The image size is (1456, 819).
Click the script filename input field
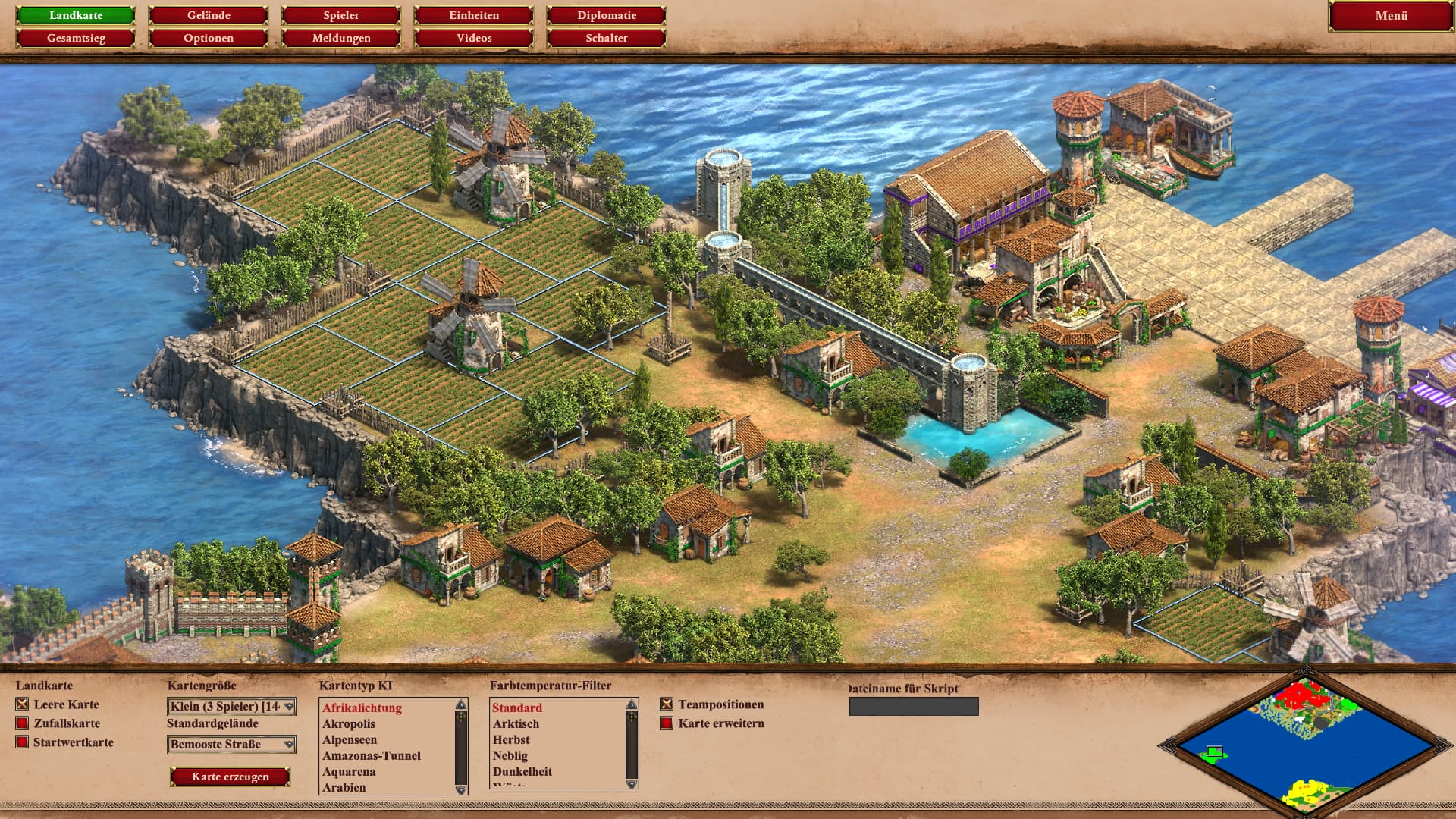[x=914, y=707]
